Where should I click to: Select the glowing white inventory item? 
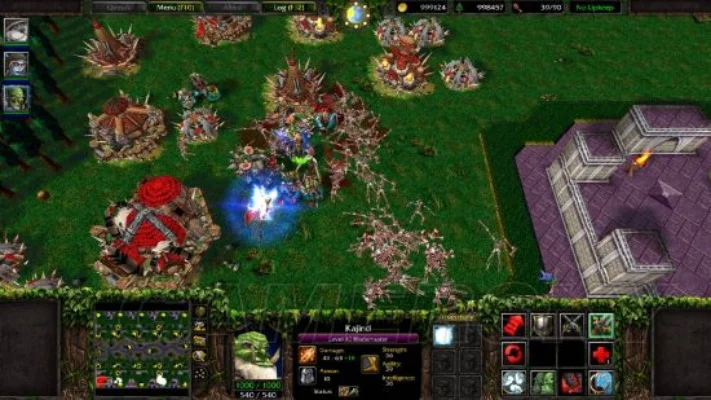point(443,336)
